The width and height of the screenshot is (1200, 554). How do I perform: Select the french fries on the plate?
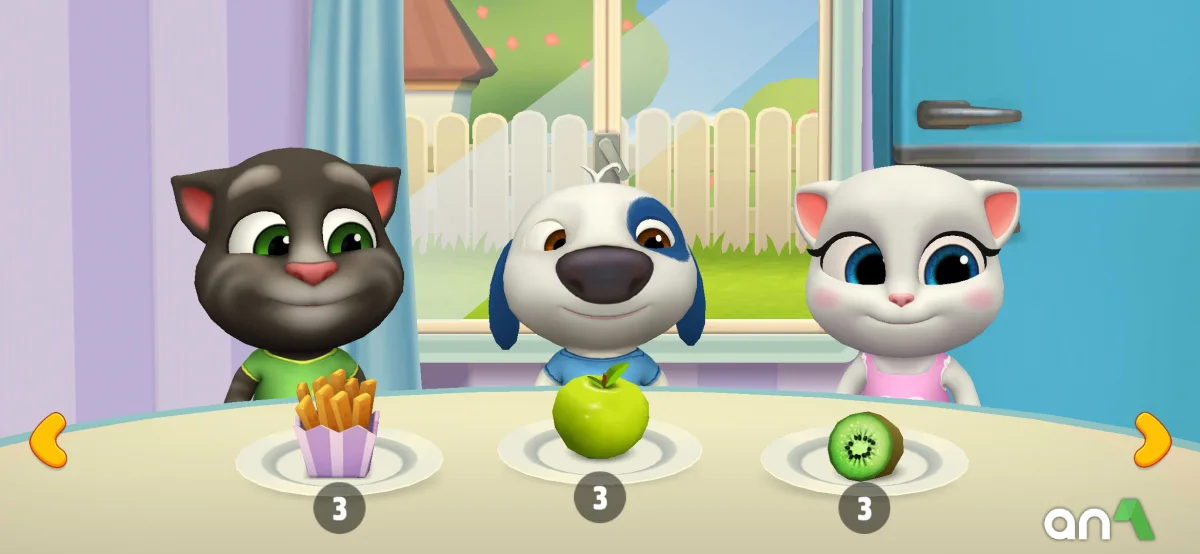337,424
